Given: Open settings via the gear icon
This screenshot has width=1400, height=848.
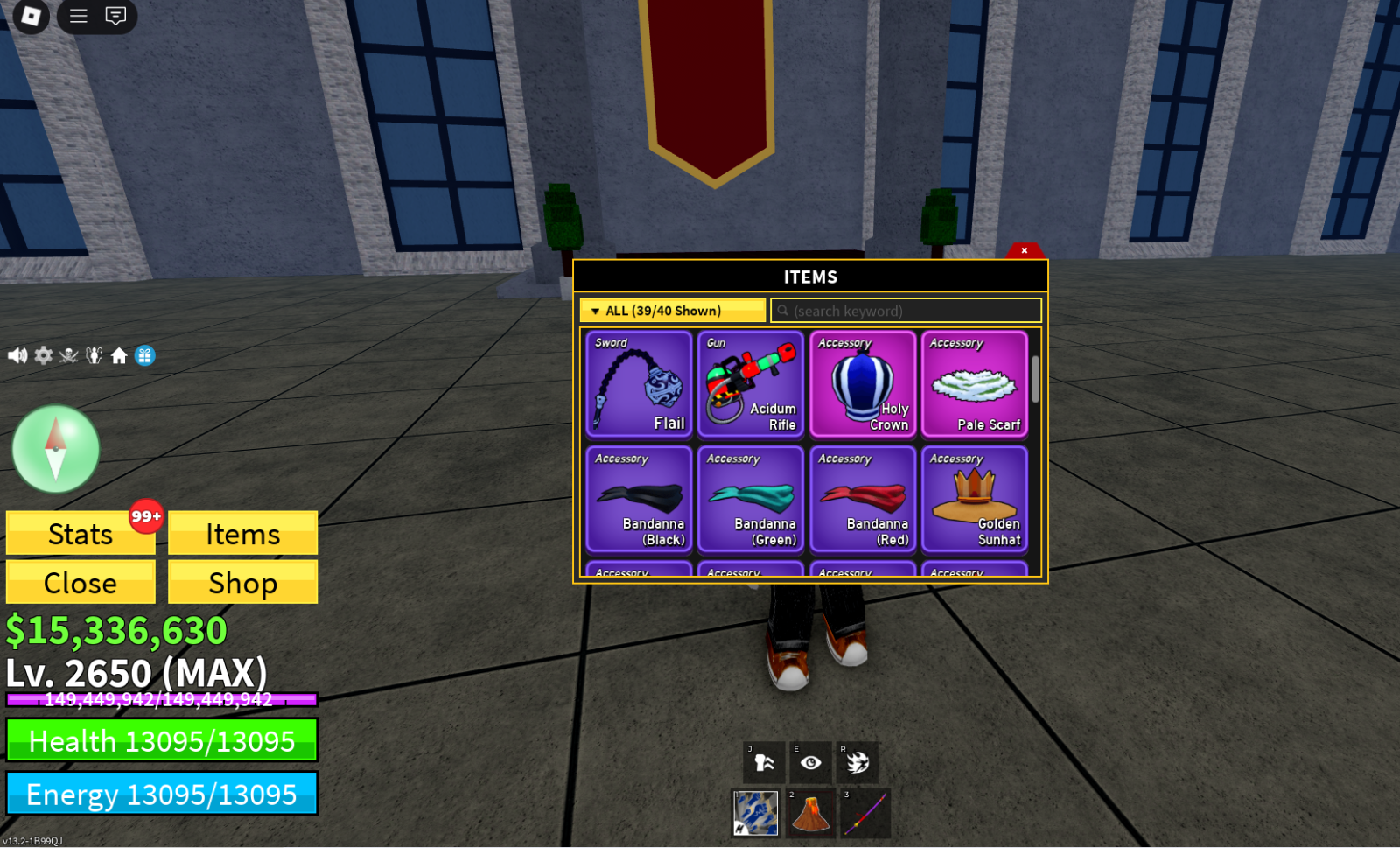Looking at the screenshot, I should (43, 354).
